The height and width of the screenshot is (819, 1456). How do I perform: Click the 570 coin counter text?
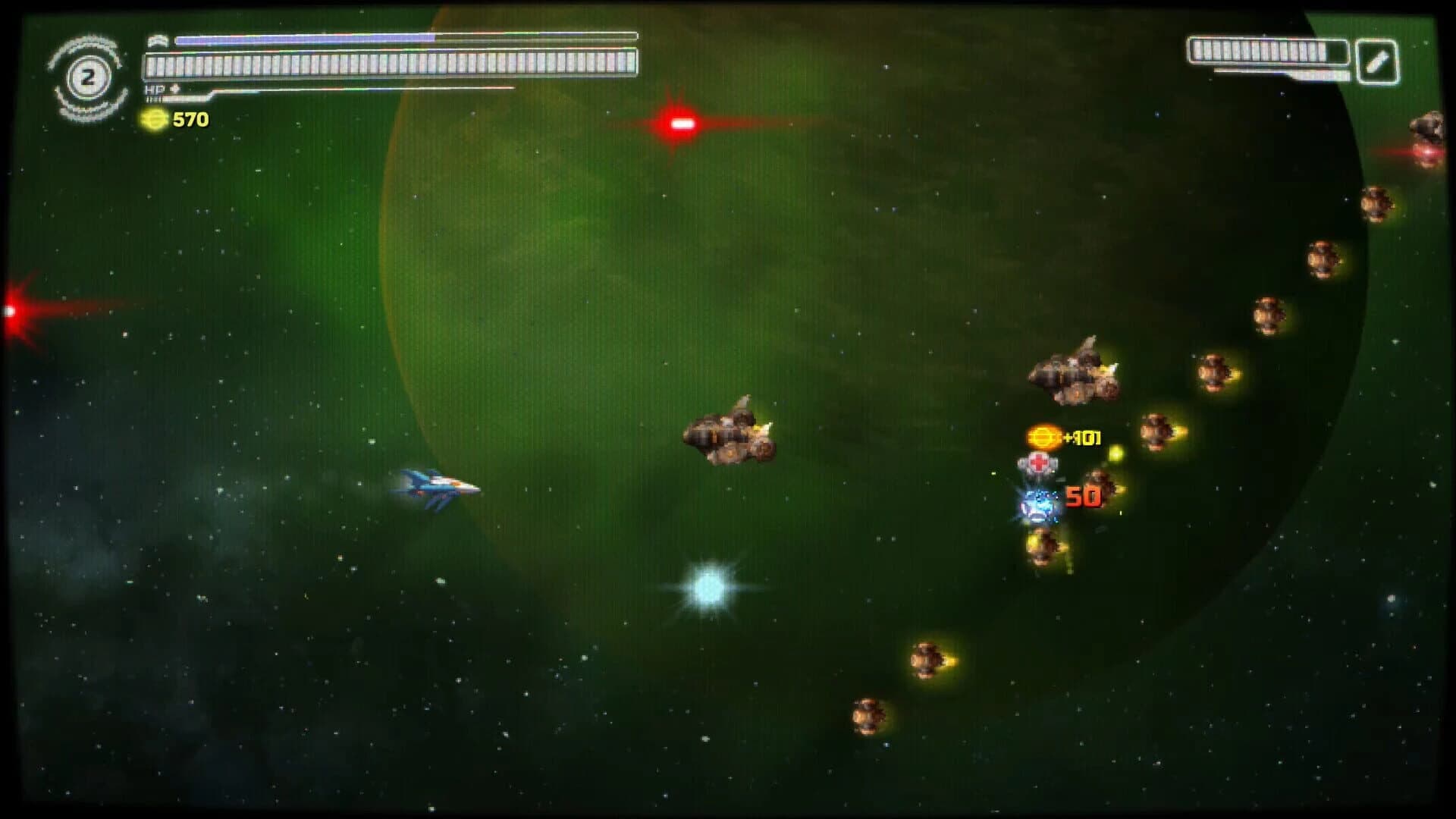point(190,119)
